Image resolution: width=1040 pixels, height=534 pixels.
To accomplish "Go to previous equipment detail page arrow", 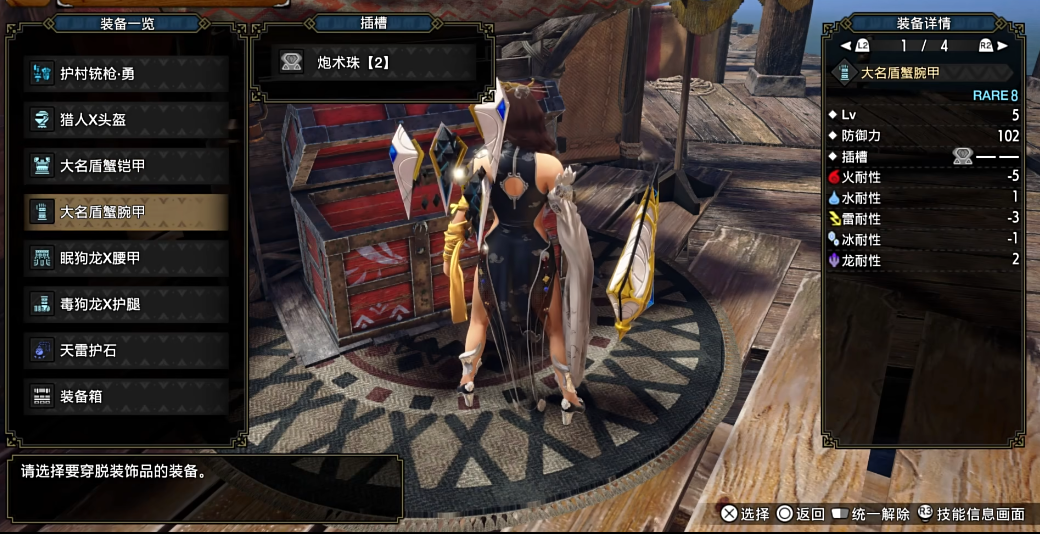I will [847, 46].
